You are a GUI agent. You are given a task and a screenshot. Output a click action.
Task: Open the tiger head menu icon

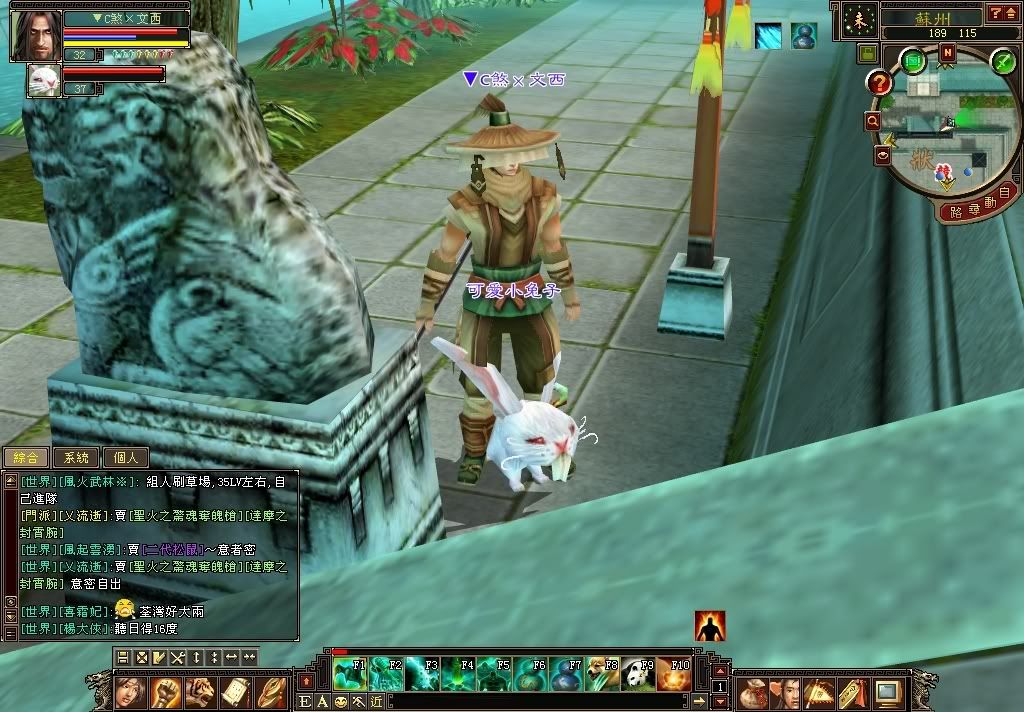click(x=200, y=691)
